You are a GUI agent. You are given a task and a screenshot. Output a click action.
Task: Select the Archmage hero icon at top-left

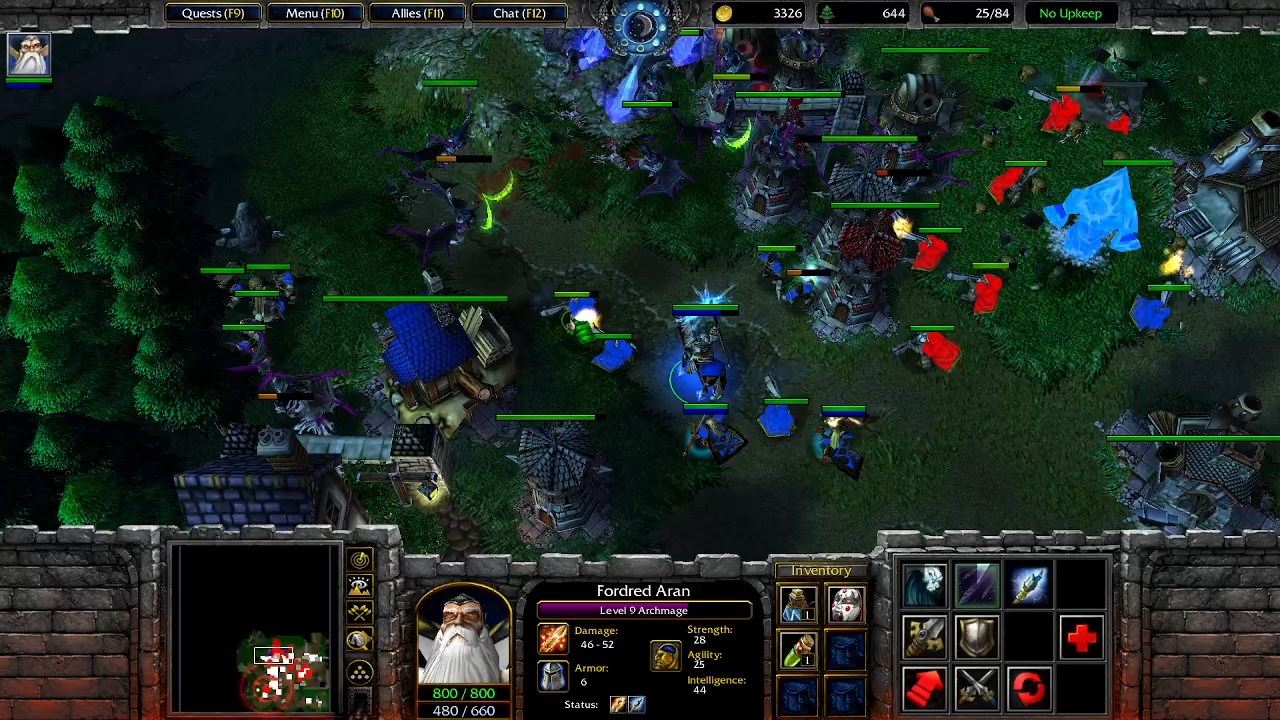coord(28,56)
